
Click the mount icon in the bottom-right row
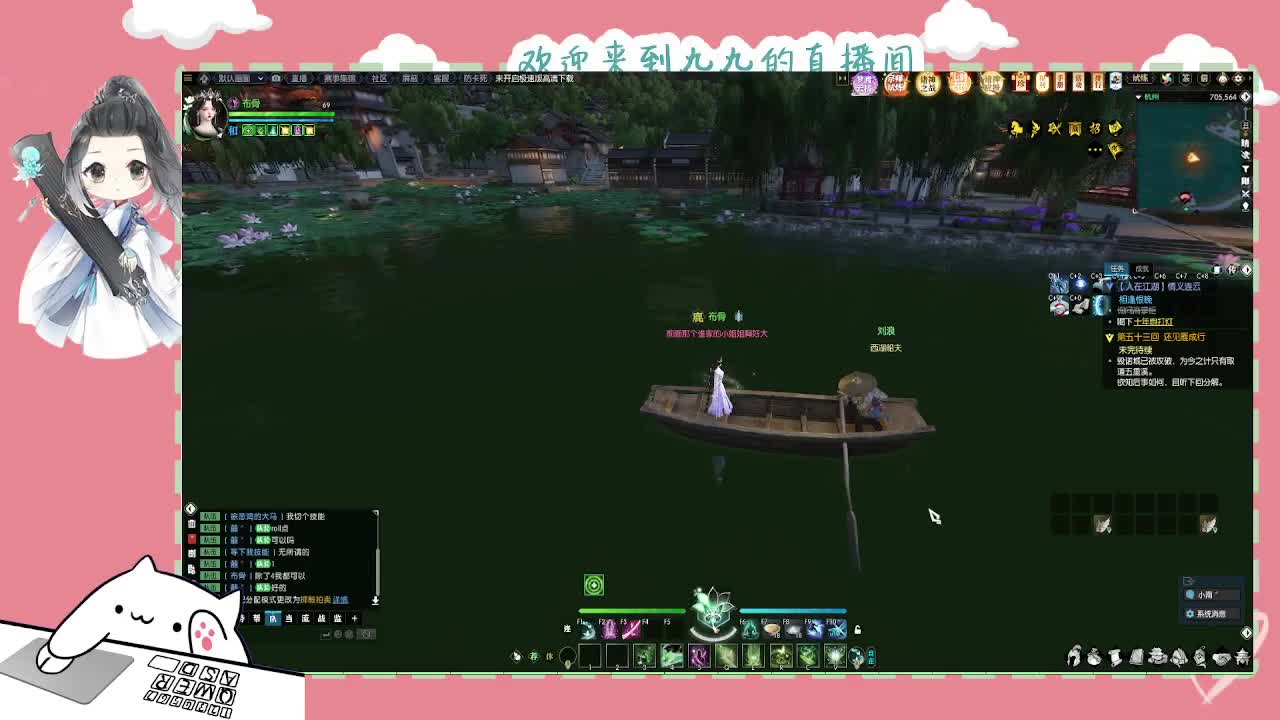[x=1073, y=657]
